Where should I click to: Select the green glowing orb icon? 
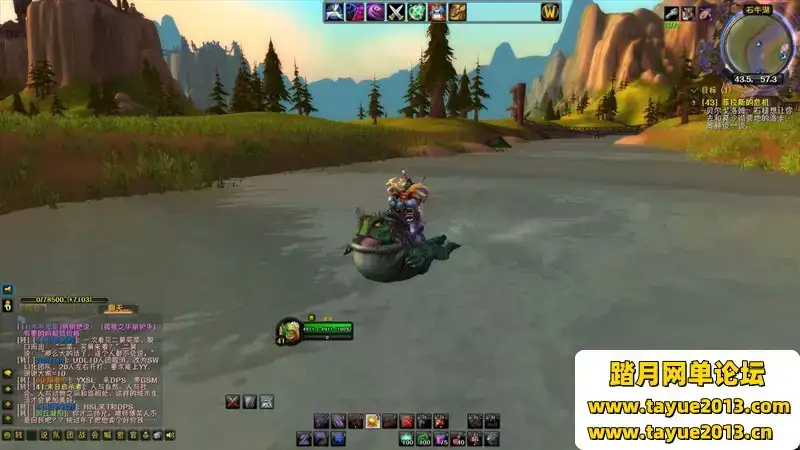[416, 12]
